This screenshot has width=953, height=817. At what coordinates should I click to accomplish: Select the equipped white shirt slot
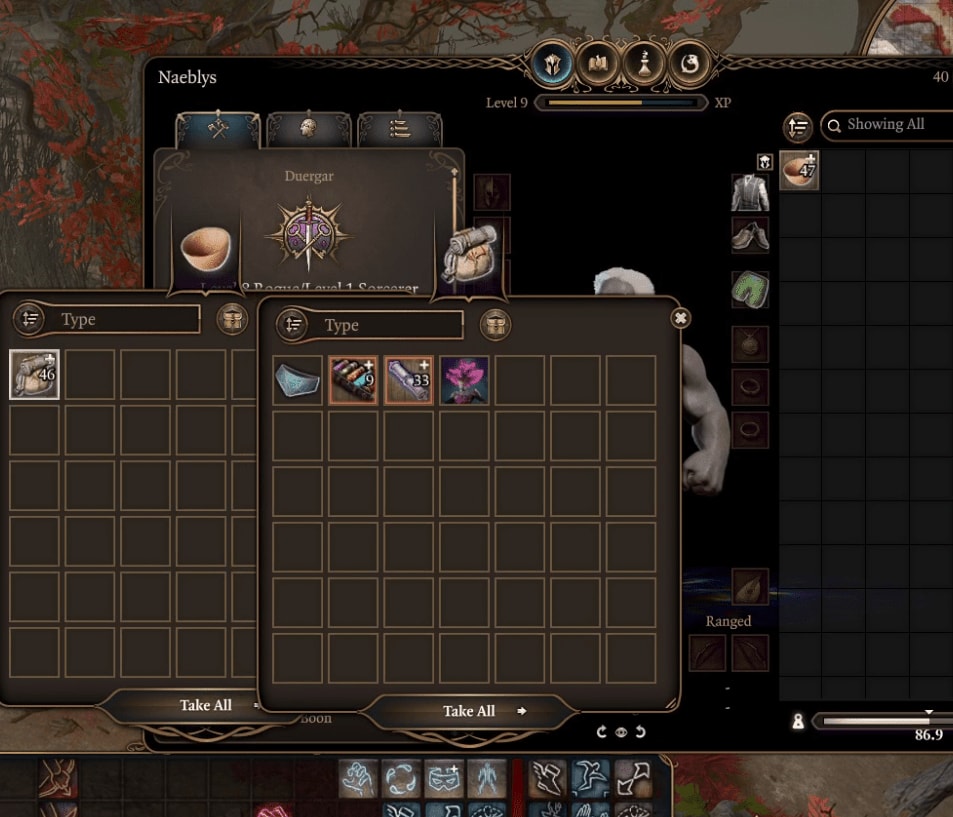[749, 191]
